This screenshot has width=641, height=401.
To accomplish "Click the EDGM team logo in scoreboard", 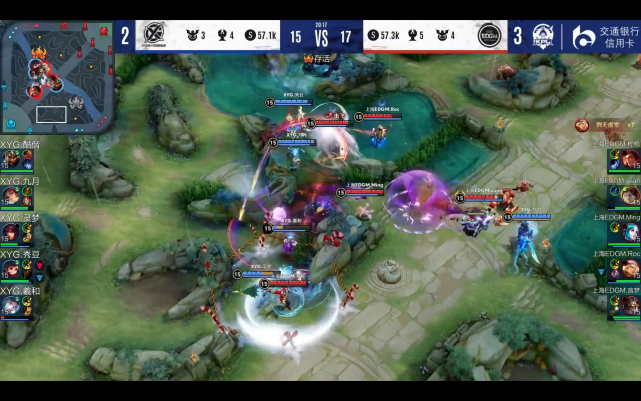I will point(490,36).
